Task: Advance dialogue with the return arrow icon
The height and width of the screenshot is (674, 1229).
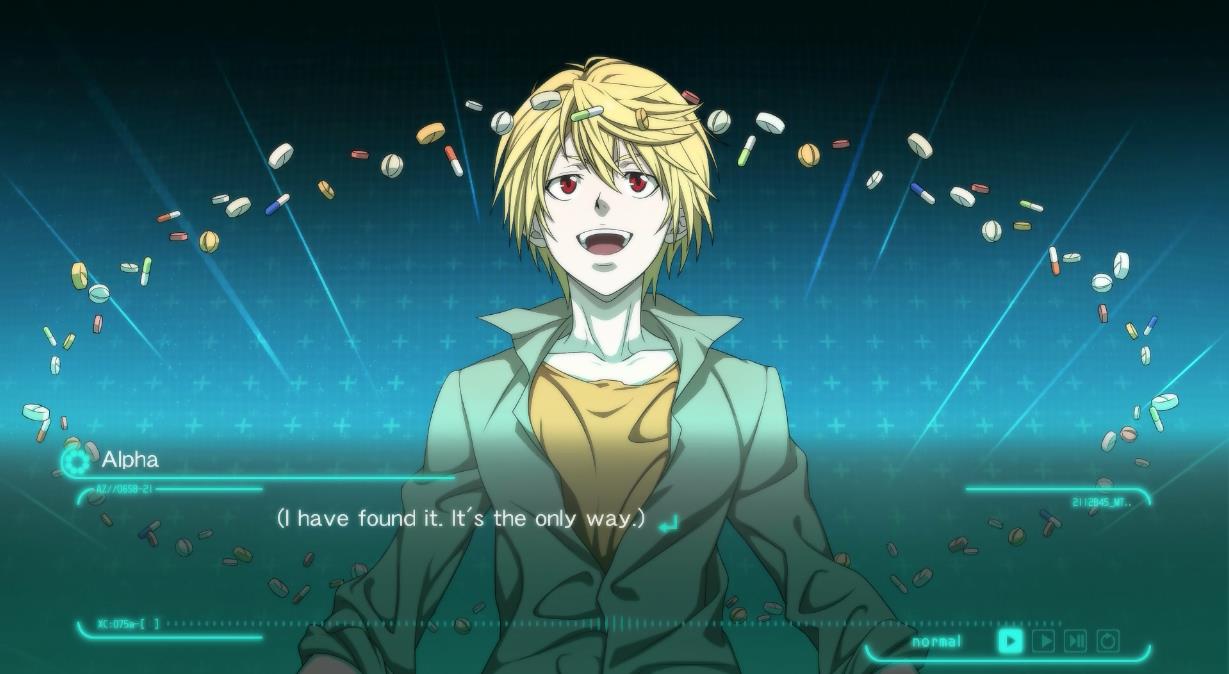Action: 668,522
